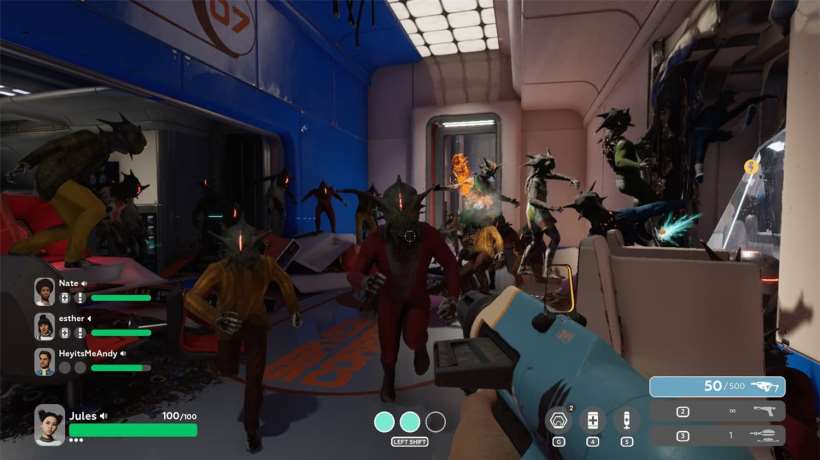Use the medkit item with cross icon

click(x=593, y=420)
